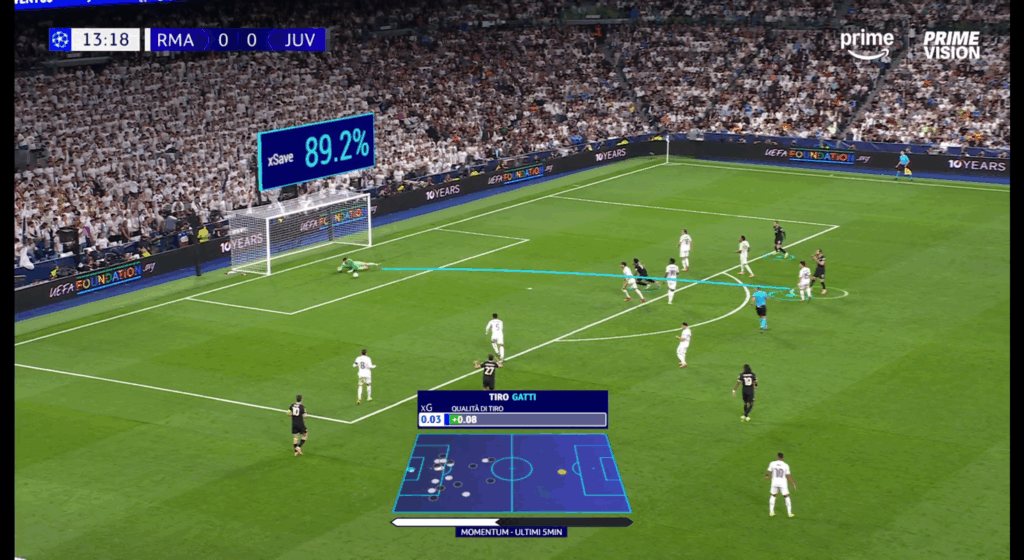
Task: Click the tactical mini pitch radar
Action: click(x=511, y=472)
